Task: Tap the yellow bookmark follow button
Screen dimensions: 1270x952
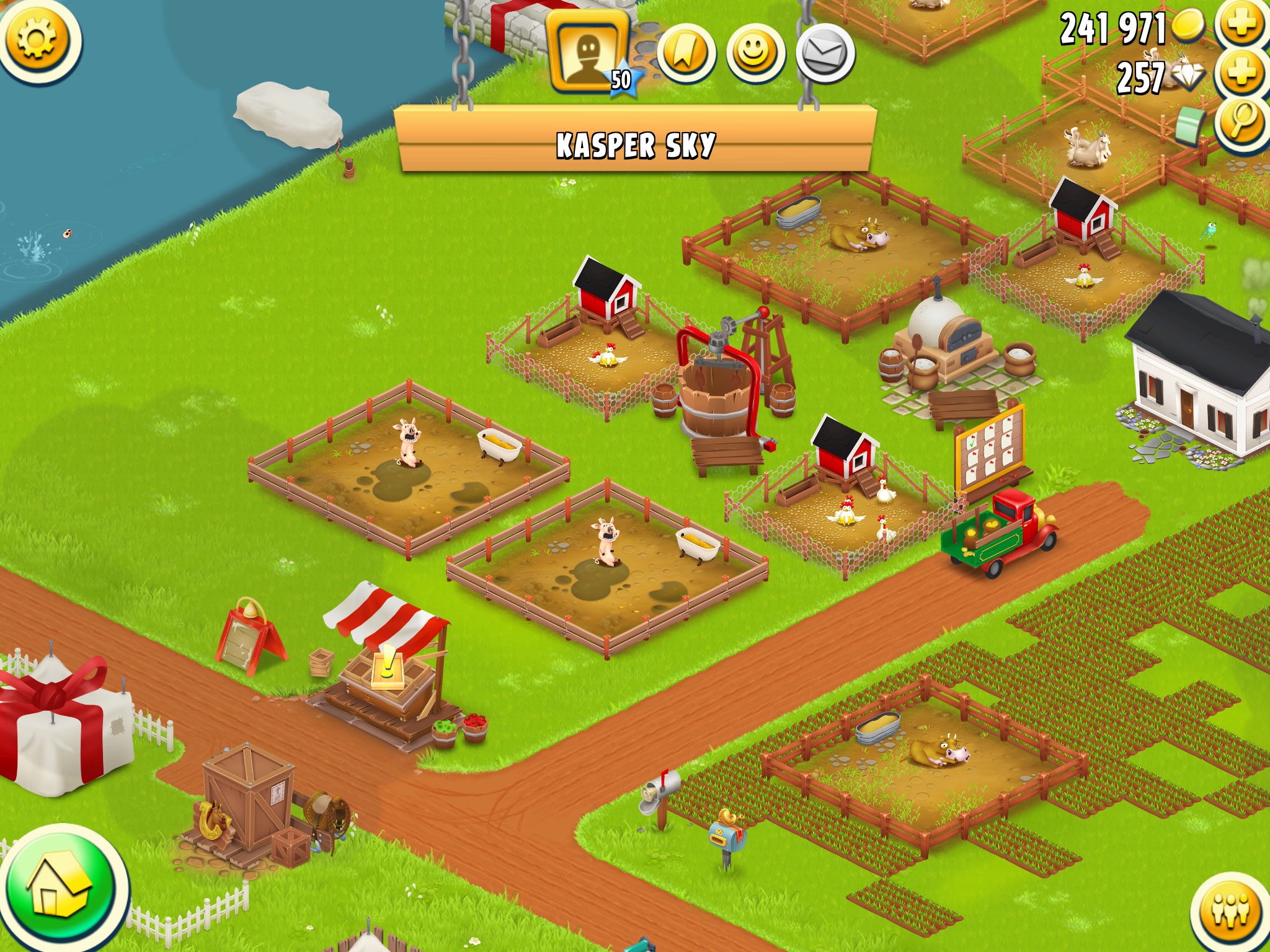Action: tap(685, 53)
